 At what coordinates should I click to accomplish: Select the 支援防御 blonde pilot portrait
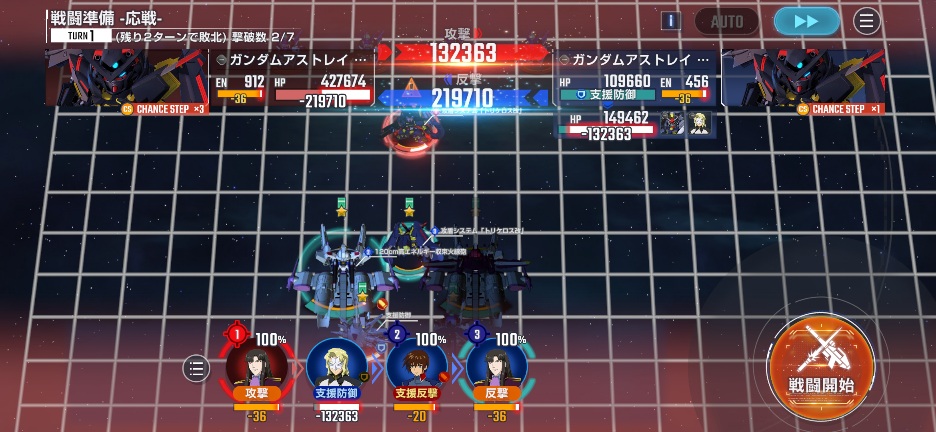click(336, 364)
